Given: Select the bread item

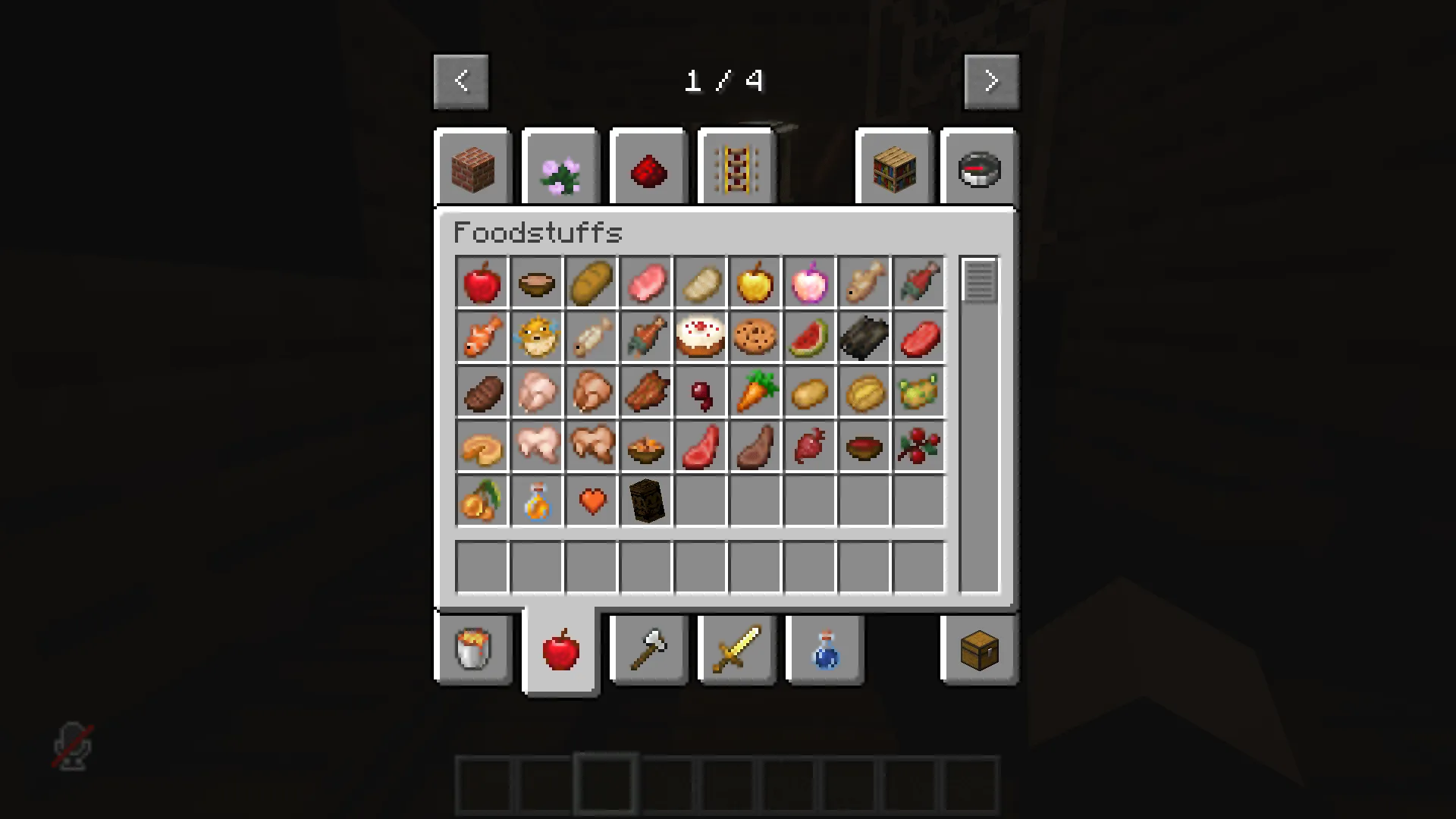Looking at the screenshot, I should tap(591, 282).
